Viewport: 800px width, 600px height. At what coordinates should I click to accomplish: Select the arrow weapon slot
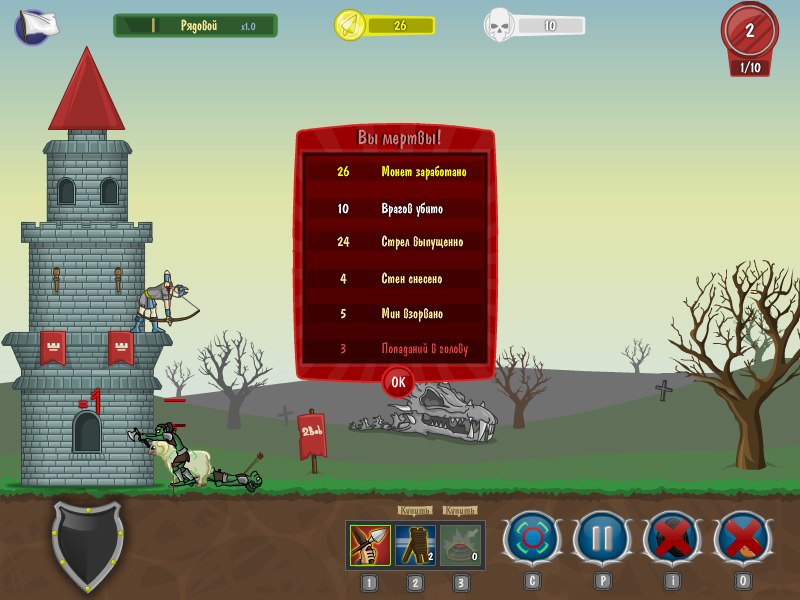[x=371, y=545]
